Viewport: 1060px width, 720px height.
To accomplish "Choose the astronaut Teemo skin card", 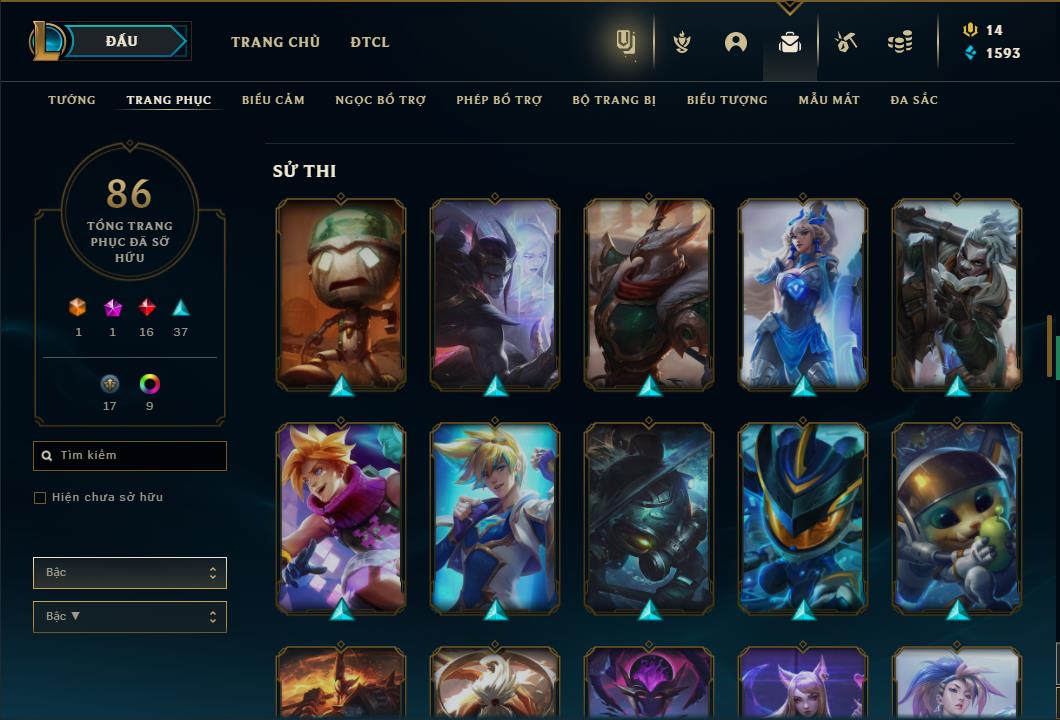I will click(x=957, y=518).
